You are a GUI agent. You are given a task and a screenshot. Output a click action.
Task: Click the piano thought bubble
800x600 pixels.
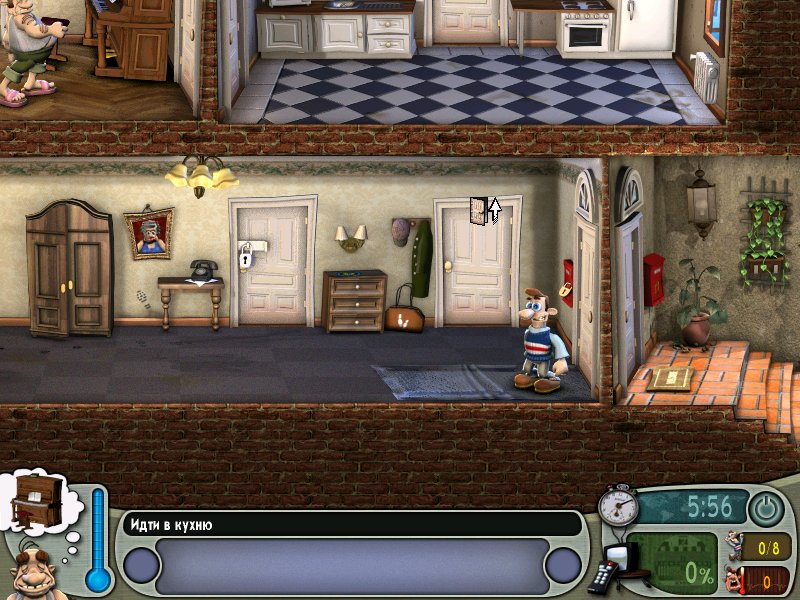point(36,502)
